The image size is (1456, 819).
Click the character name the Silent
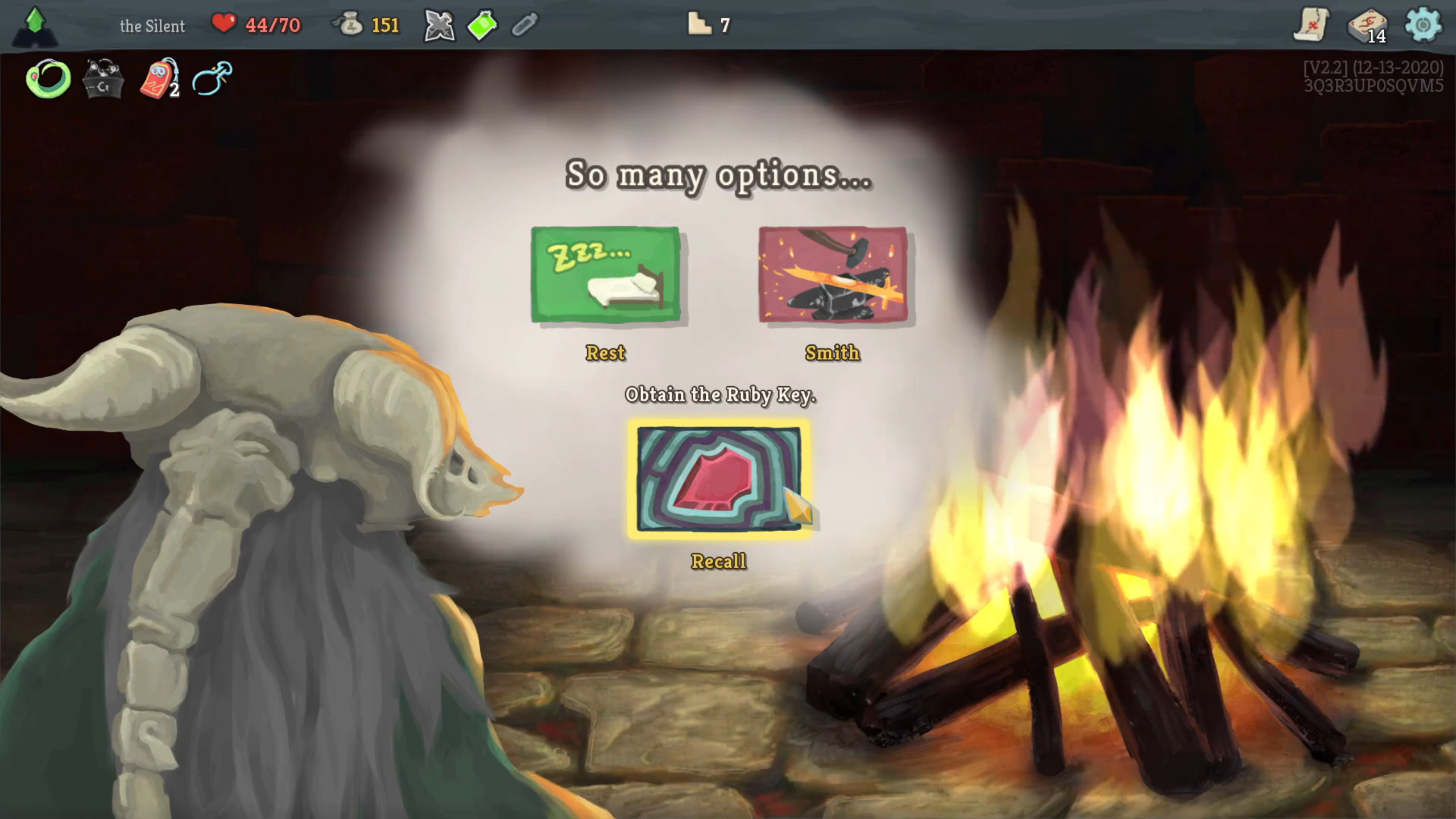click(151, 25)
